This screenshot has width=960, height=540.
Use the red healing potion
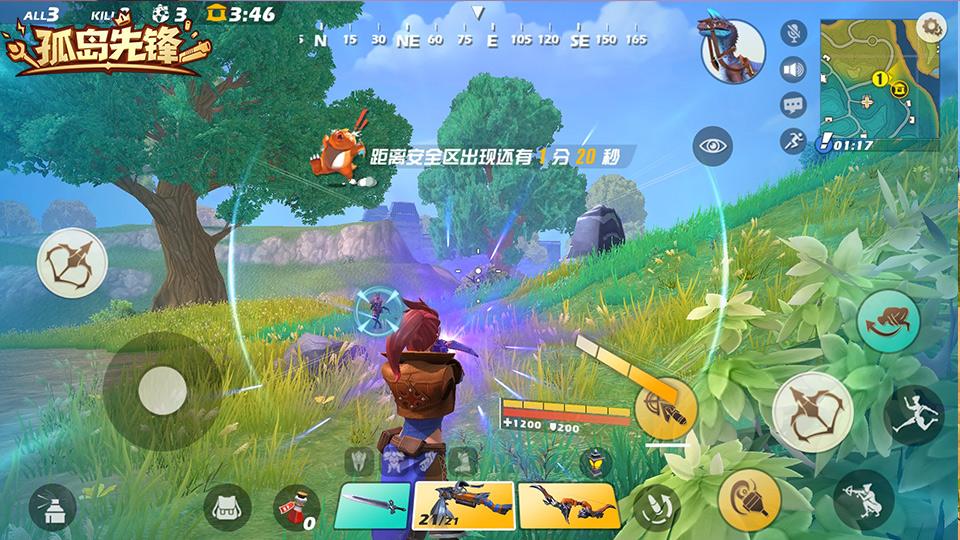coord(296,507)
